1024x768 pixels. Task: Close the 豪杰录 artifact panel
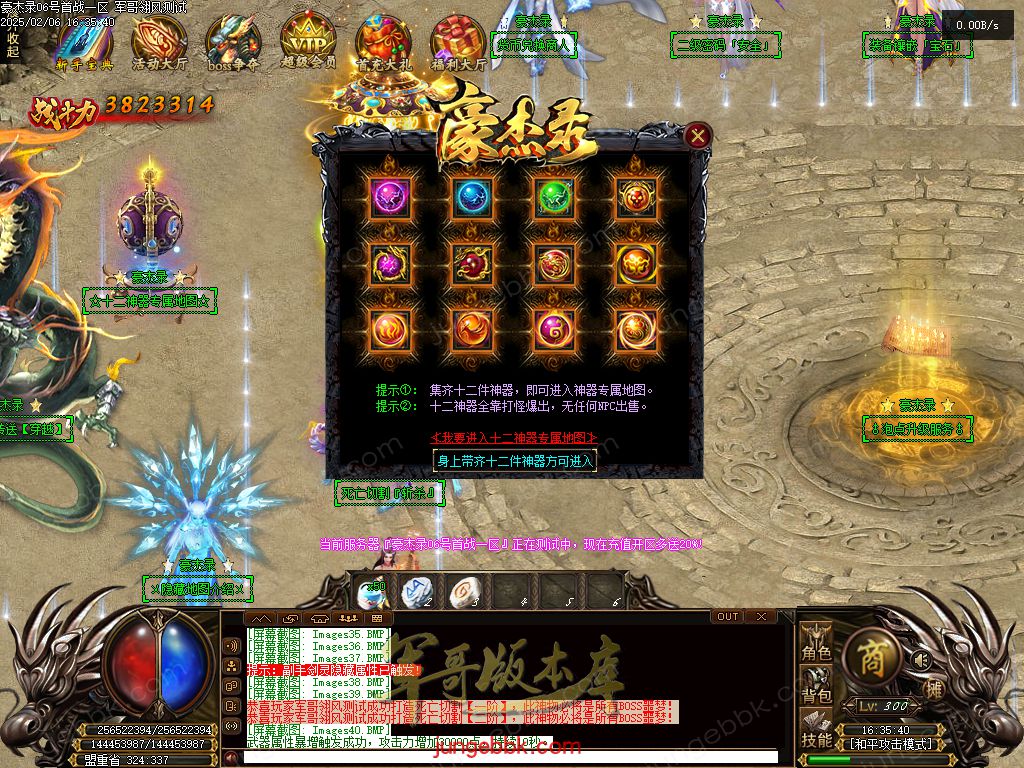point(698,135)
